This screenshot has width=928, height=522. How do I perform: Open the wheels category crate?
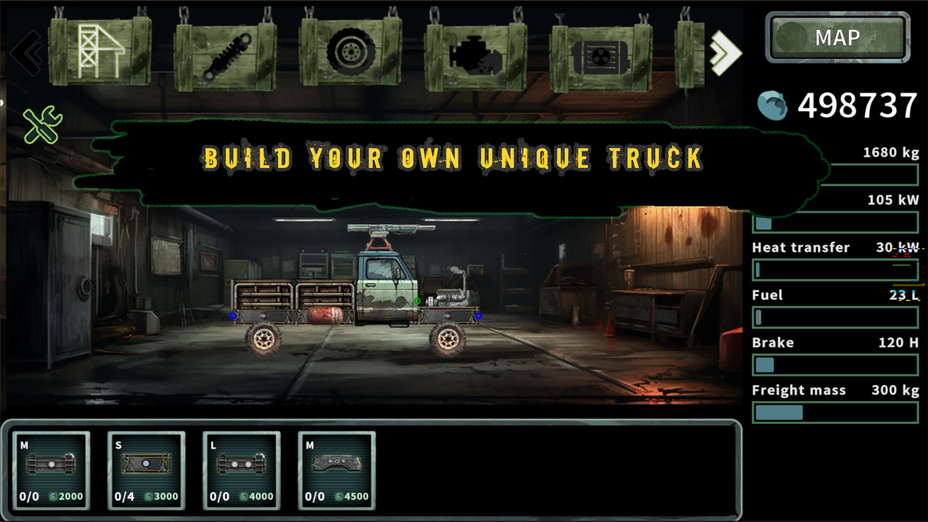point(350,52)
